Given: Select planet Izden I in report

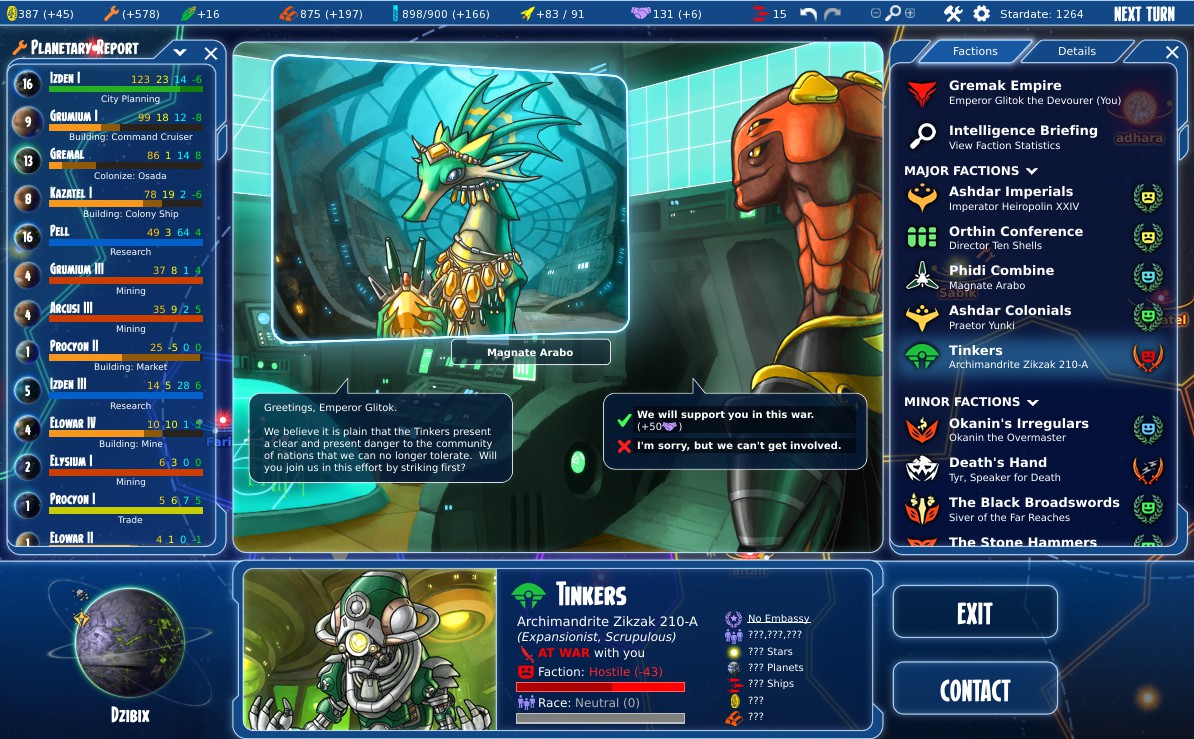Looking at the screenshot, I should [x=110, y=85].
